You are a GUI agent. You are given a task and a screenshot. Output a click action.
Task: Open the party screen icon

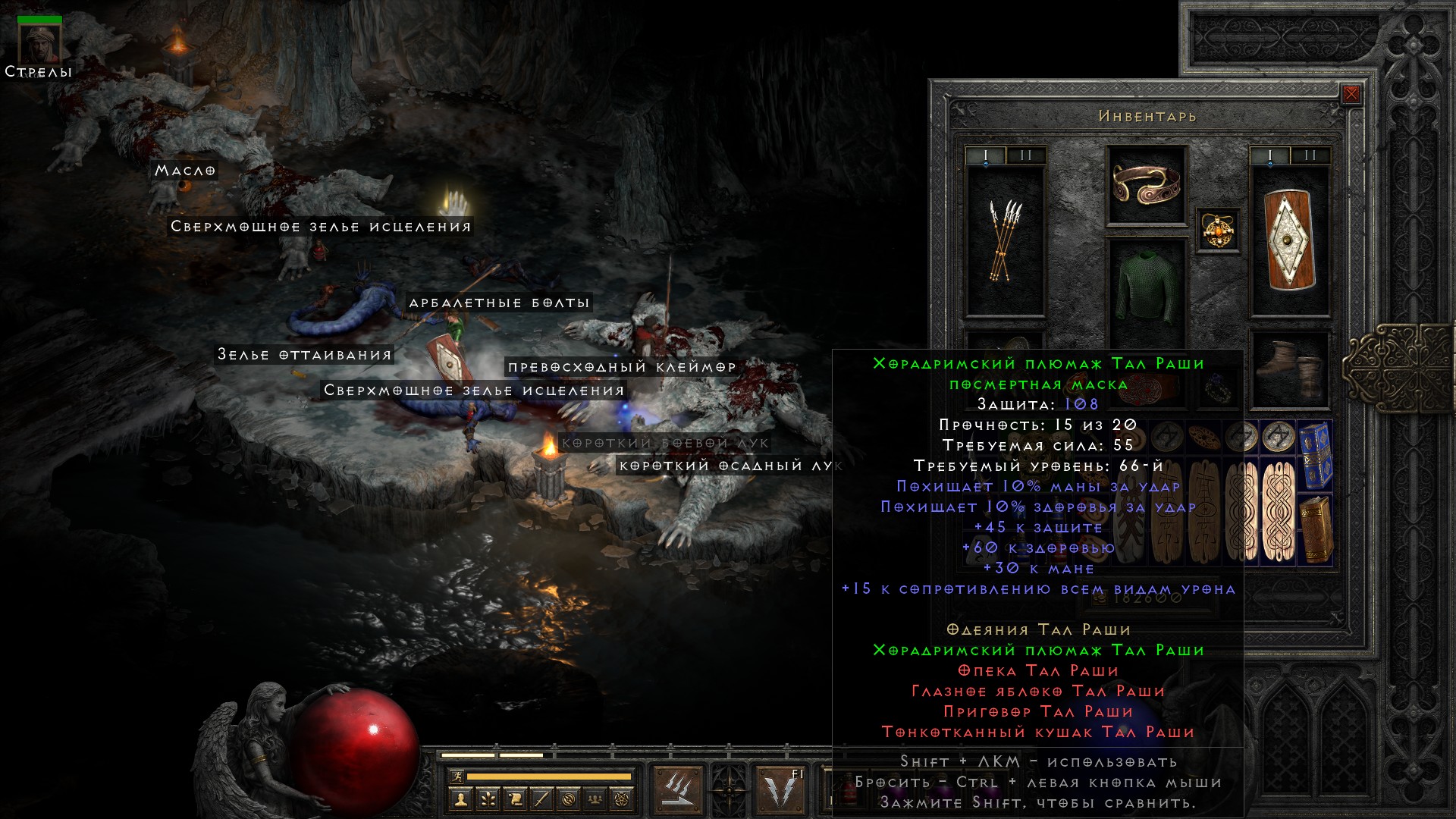pos(597,799)
